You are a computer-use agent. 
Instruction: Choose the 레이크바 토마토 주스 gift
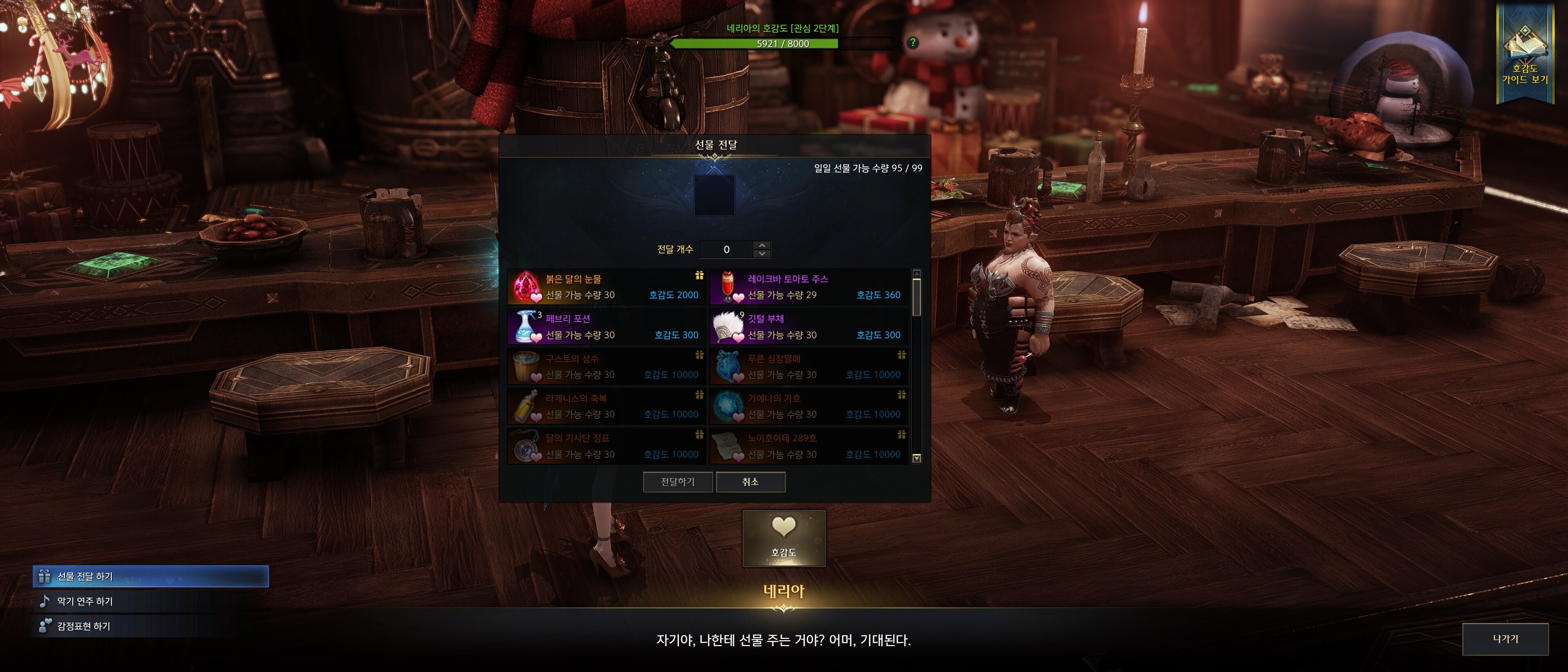[x=809, y=287]
